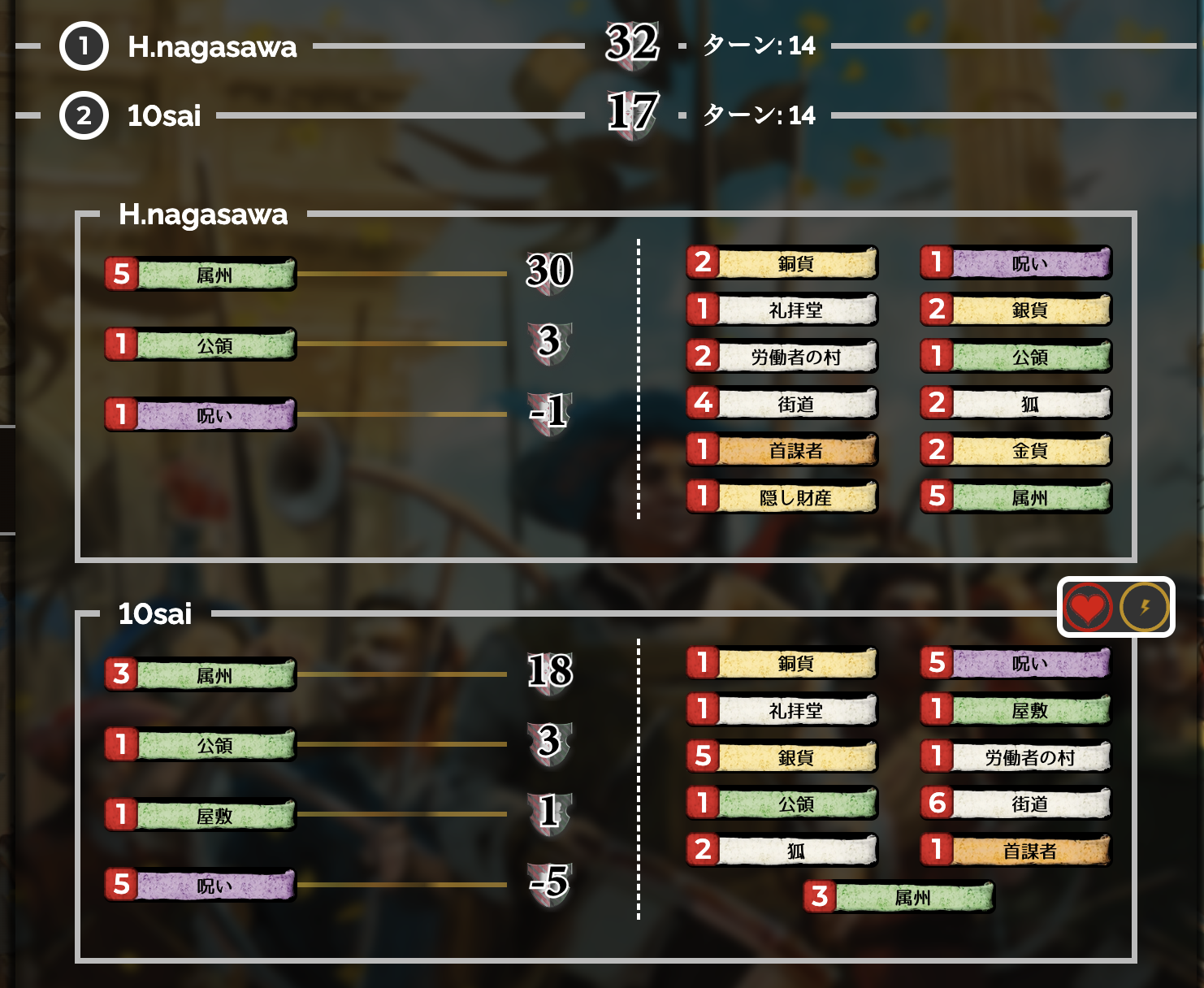Click the shield showing 1 next to 屋敷
The width and height of the screenshot is (1204, 988).
tap(551, 816)
